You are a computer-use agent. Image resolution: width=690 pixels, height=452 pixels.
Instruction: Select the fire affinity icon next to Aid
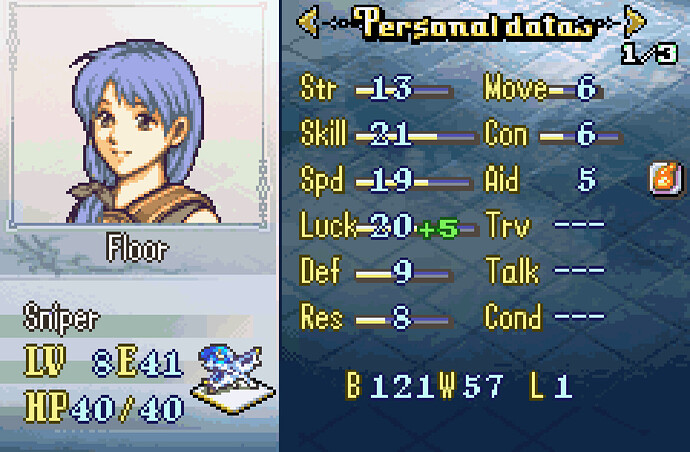(x=660, y=180)
